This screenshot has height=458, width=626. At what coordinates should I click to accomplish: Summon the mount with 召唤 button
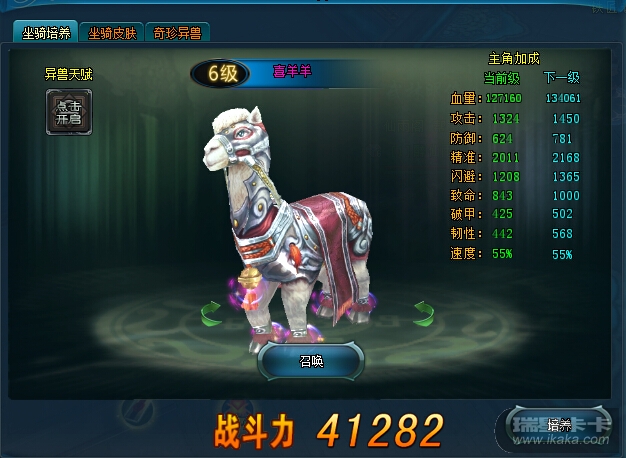(x=312, y=361)
